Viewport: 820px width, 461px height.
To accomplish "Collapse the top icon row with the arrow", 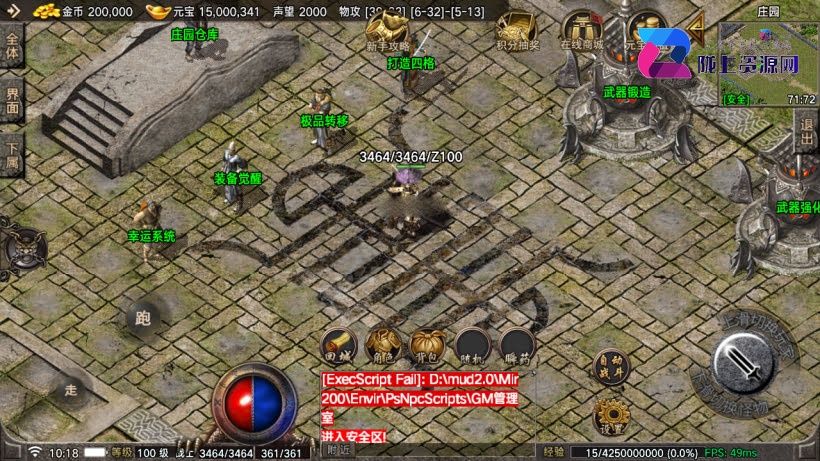I will click(x=695, y=24).
